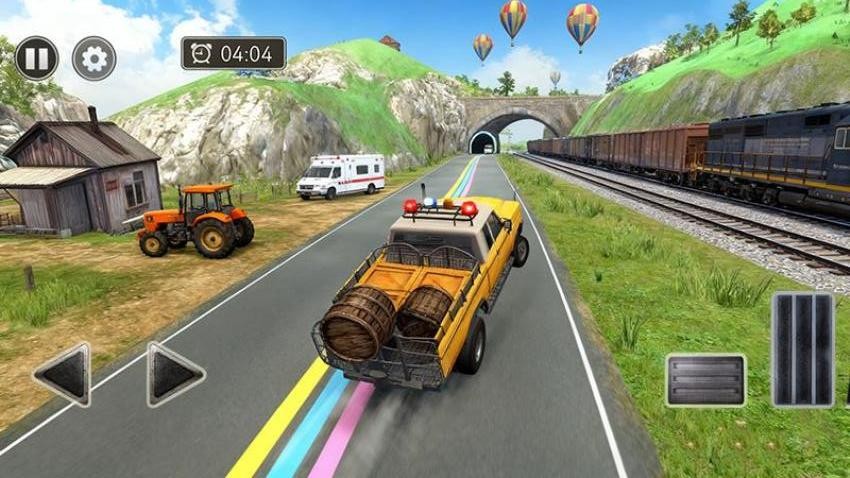Open settings via the gear icon

pos(93,58)
